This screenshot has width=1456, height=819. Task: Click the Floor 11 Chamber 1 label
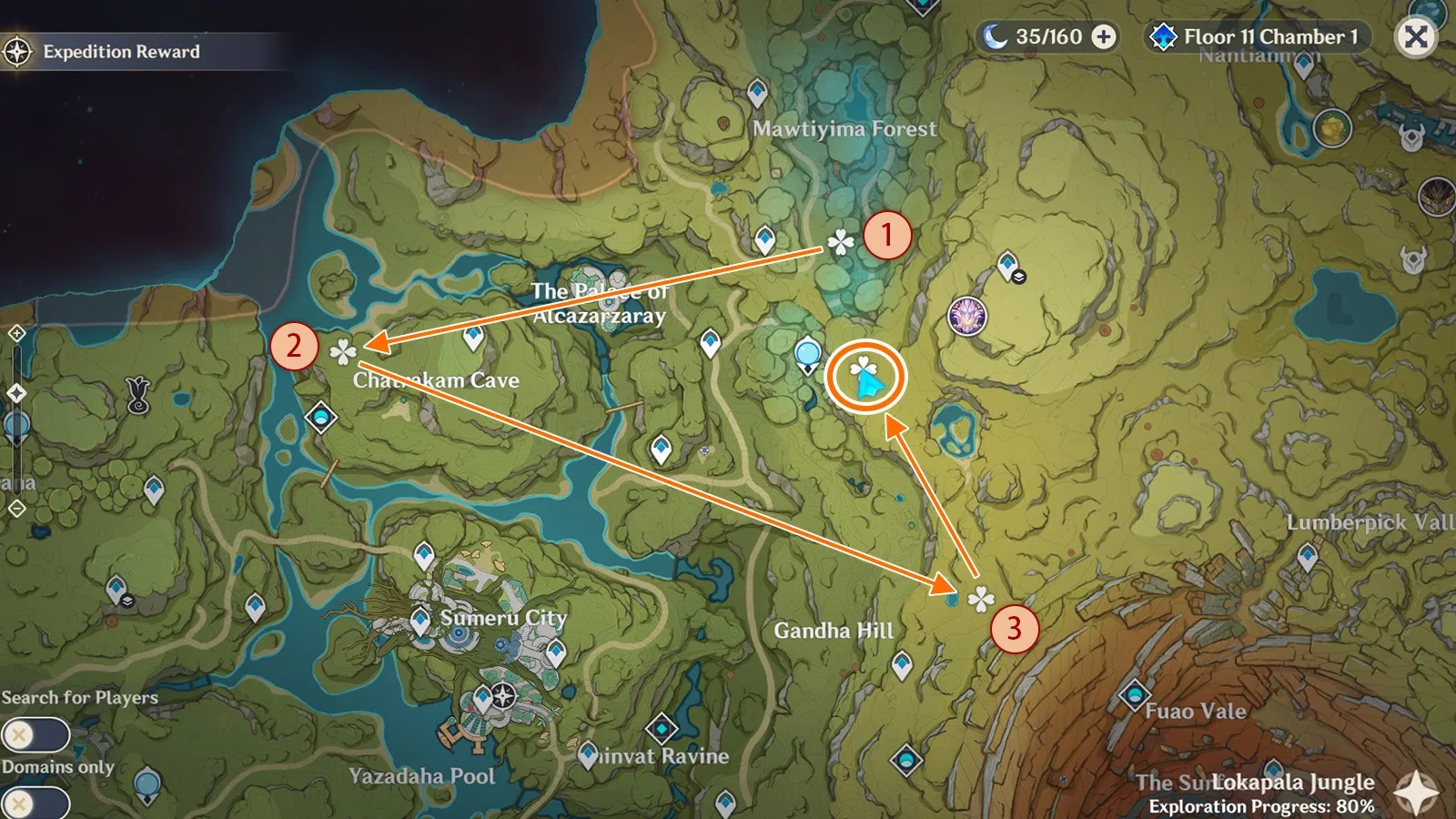click(1268, 37)
